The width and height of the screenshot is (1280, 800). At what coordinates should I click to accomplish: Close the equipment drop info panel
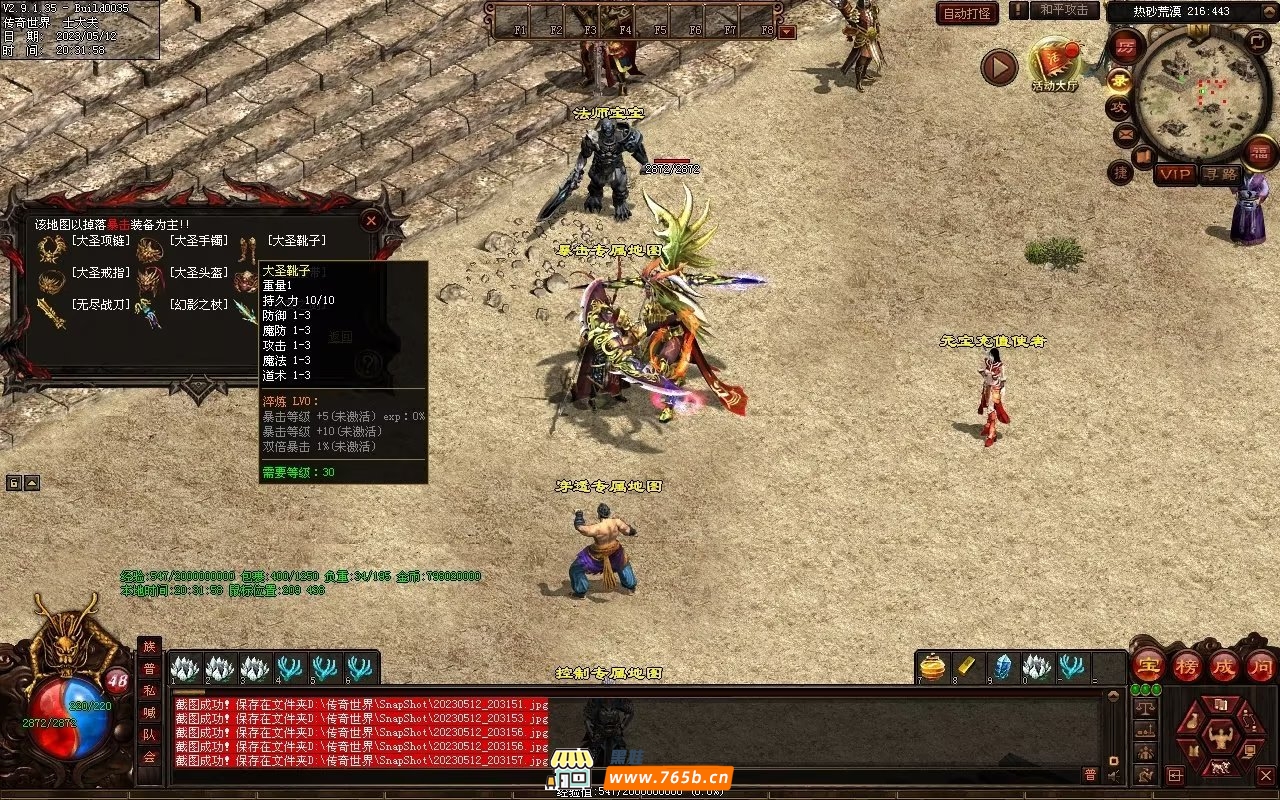(371, 220)
